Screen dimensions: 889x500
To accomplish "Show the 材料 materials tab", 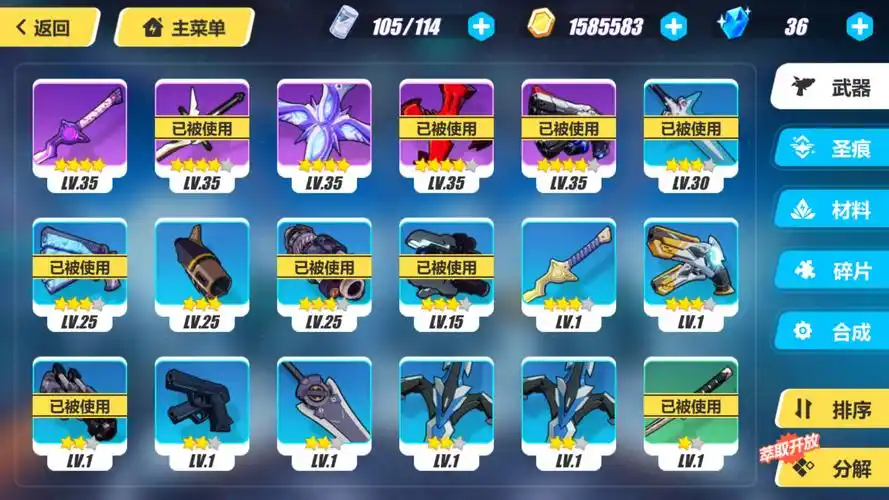I will [832, 210].
